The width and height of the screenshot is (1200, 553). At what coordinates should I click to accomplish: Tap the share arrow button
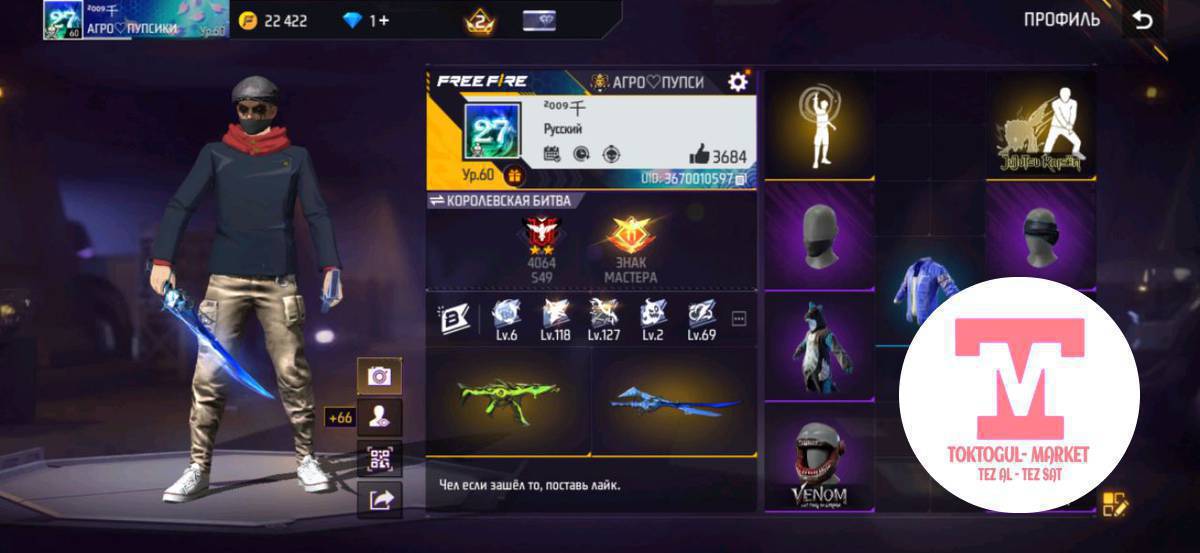(x=379, y=500)
